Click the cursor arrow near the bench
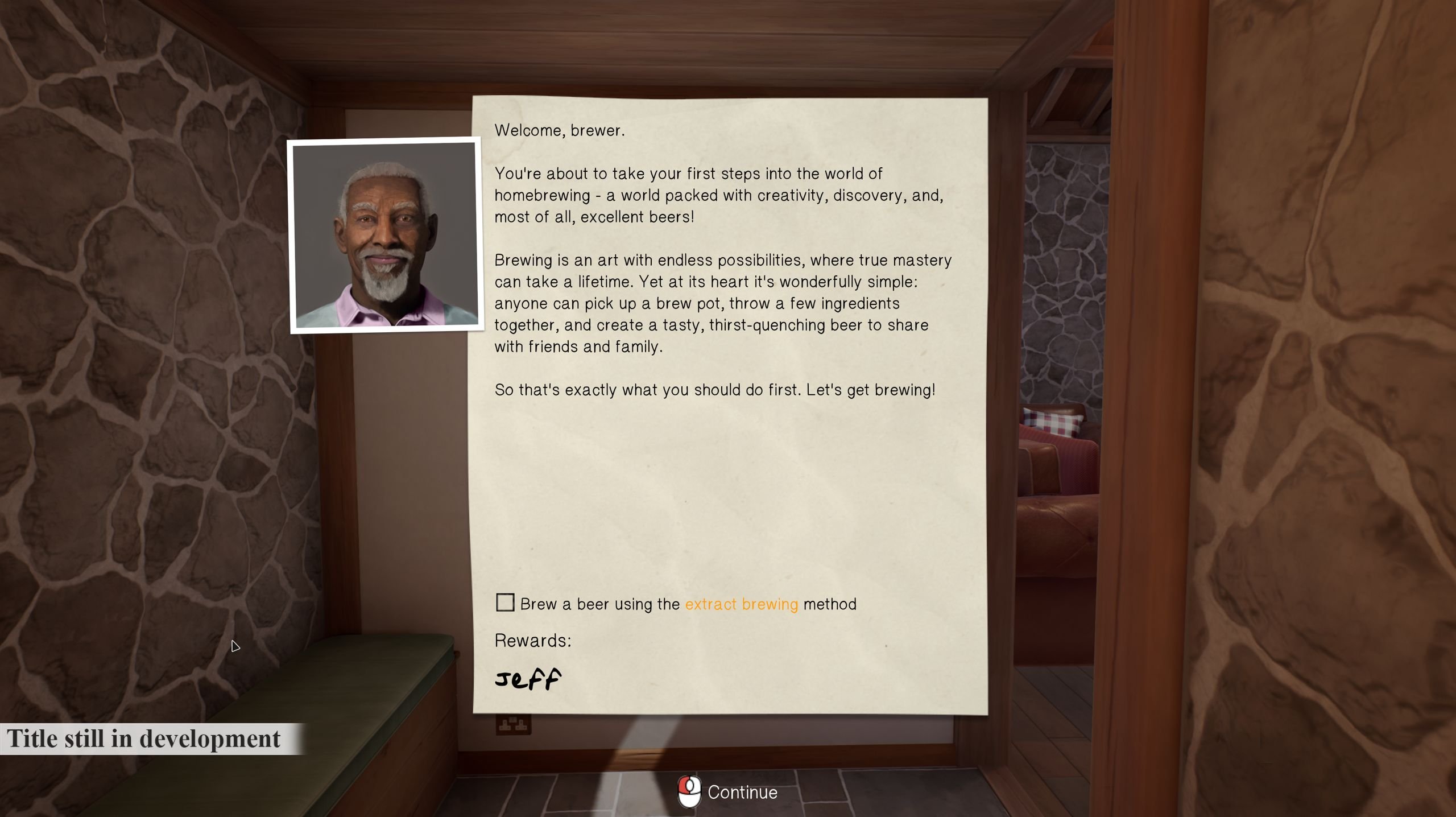The width and height of the screenshot is (1456, 817). pyautogui.click(x=236, y=646)
